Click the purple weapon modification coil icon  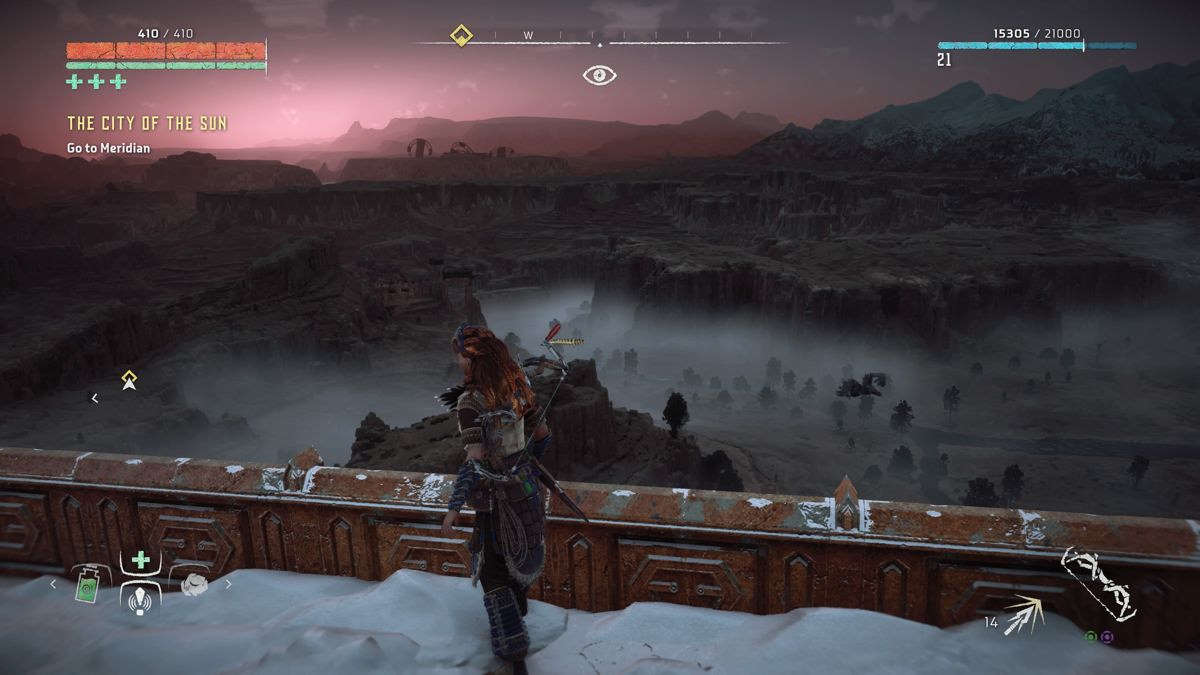1107,636
